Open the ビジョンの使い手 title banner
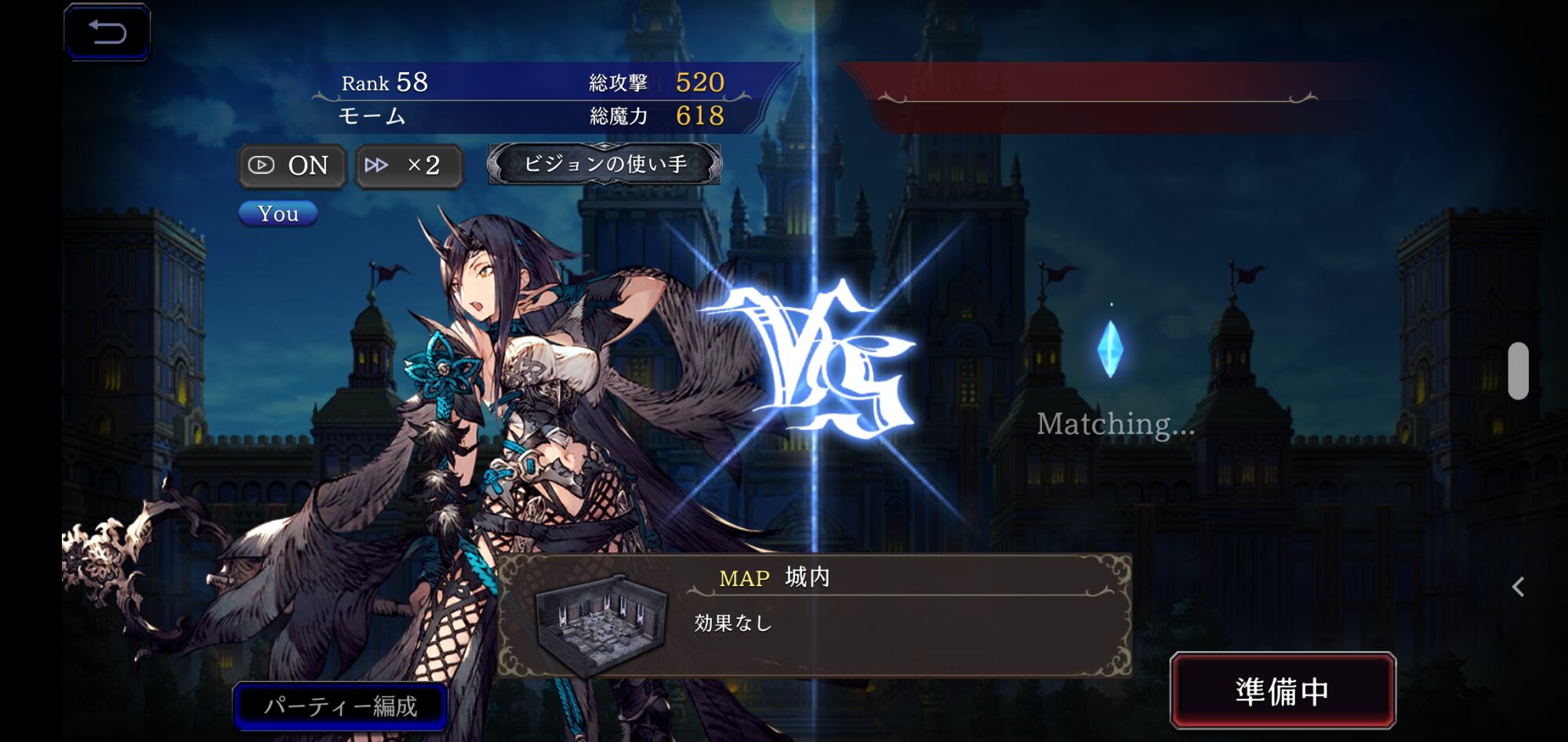1568x742 pixels. pyautogui.click(x=604, y=164)
